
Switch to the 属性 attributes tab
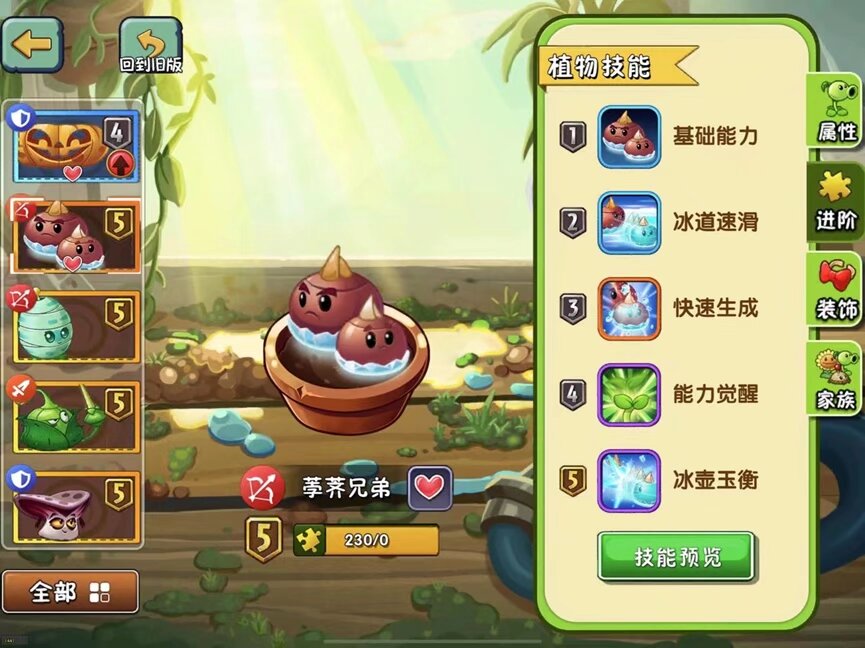coord(836,112)
